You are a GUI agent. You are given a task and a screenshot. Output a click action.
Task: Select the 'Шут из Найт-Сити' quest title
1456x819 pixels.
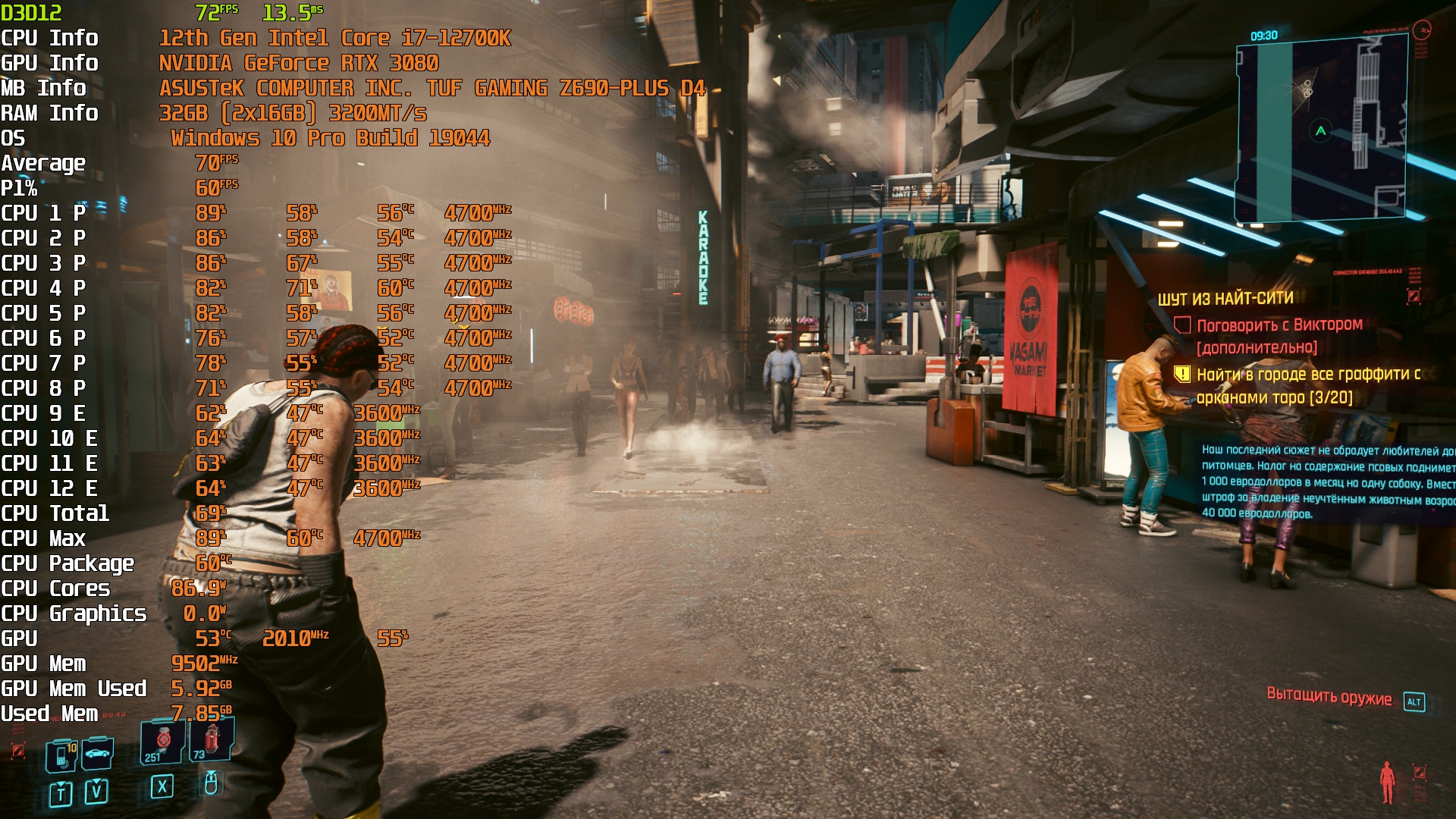[1225, 299]
